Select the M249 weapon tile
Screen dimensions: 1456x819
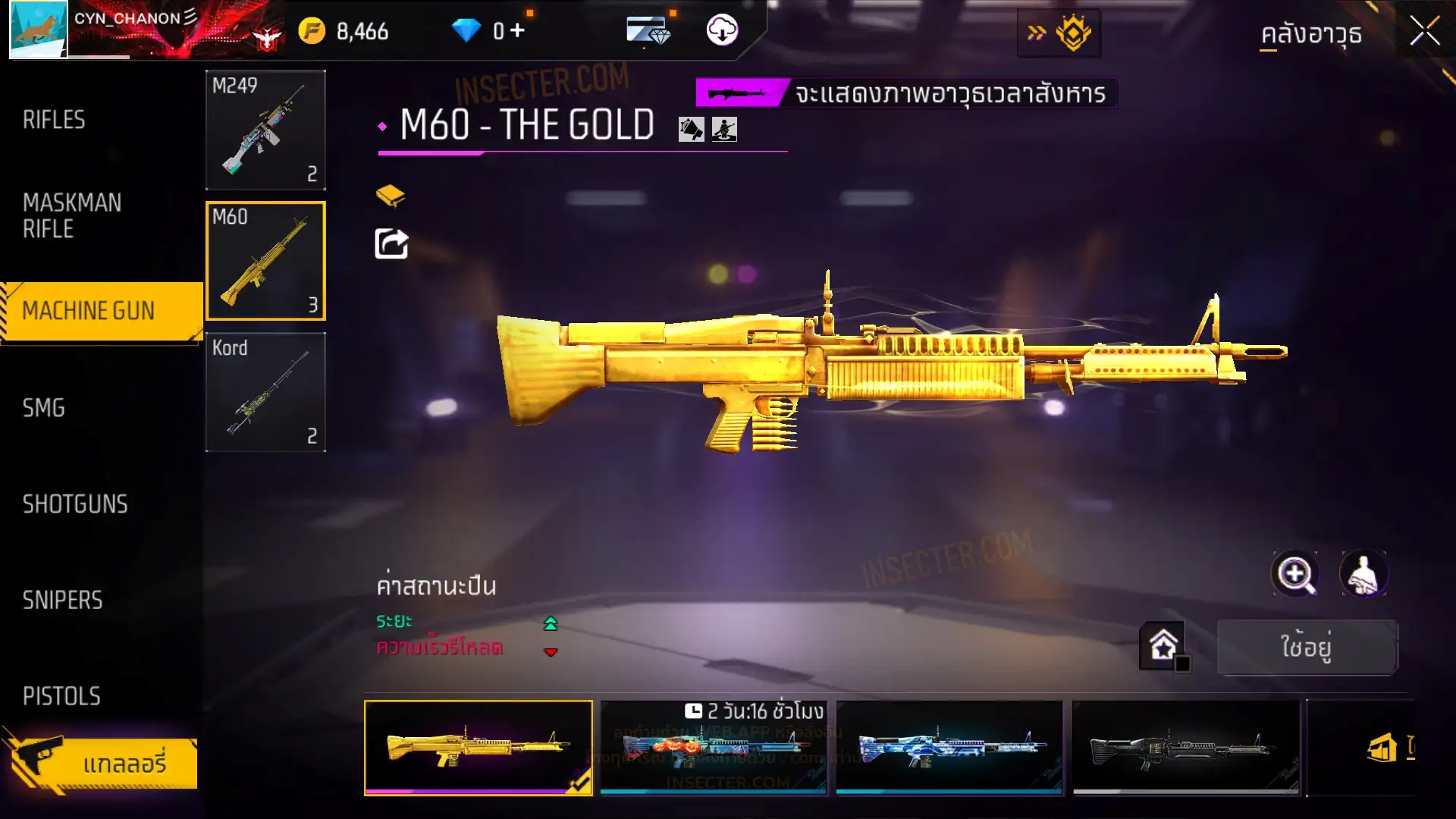pyautogui.click(x=265, y=130)
